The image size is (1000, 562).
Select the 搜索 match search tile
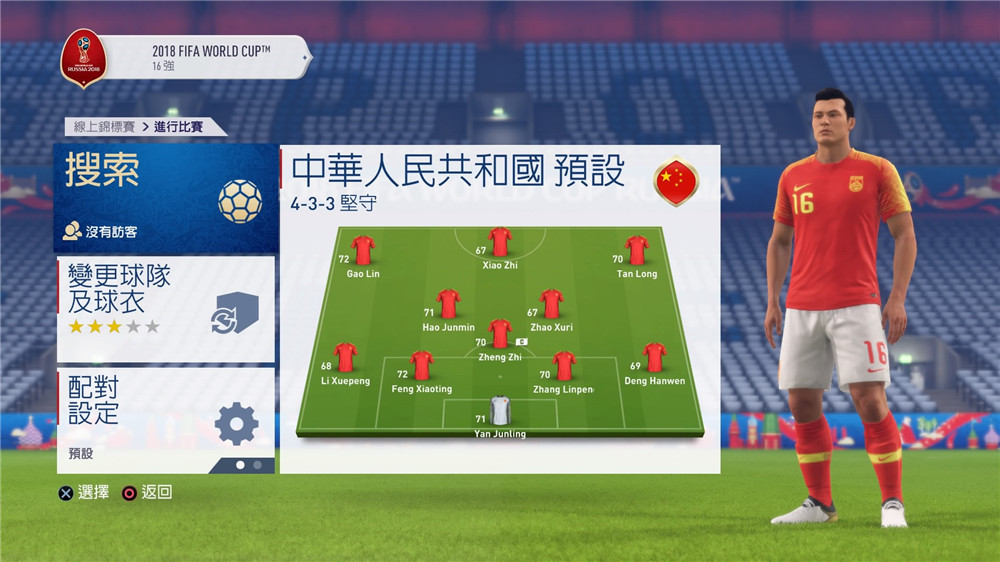pos(165,198)
